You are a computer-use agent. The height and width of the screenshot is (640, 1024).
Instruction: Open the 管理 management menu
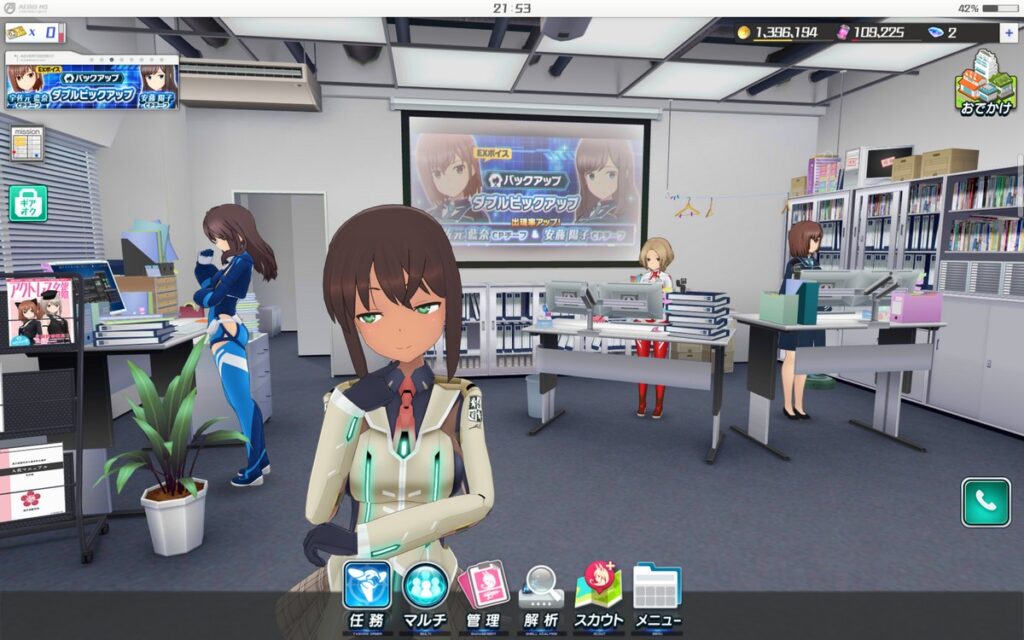(x=483, y=596)
